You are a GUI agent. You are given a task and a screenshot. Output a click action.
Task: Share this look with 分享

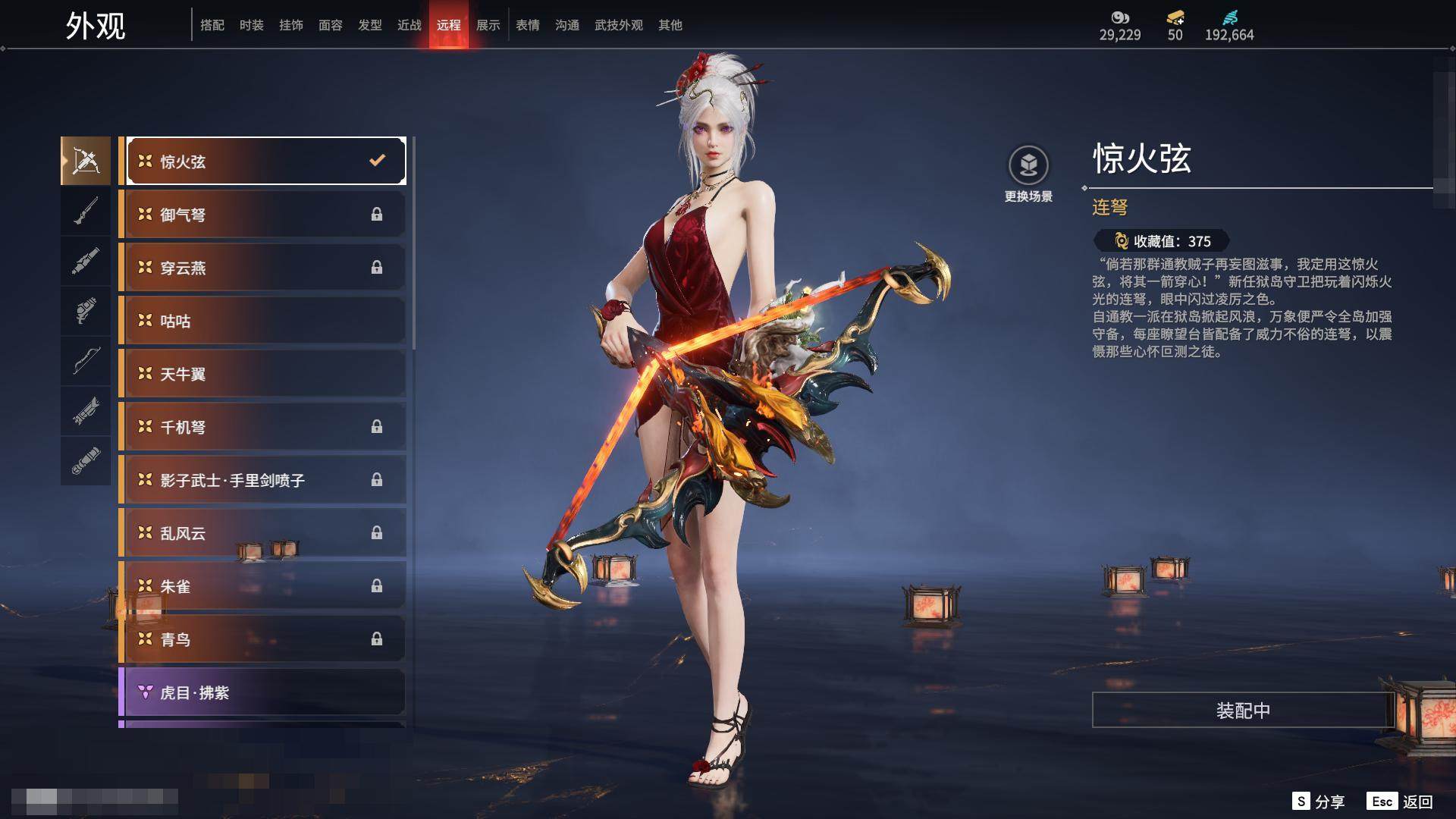(1319, 802)
